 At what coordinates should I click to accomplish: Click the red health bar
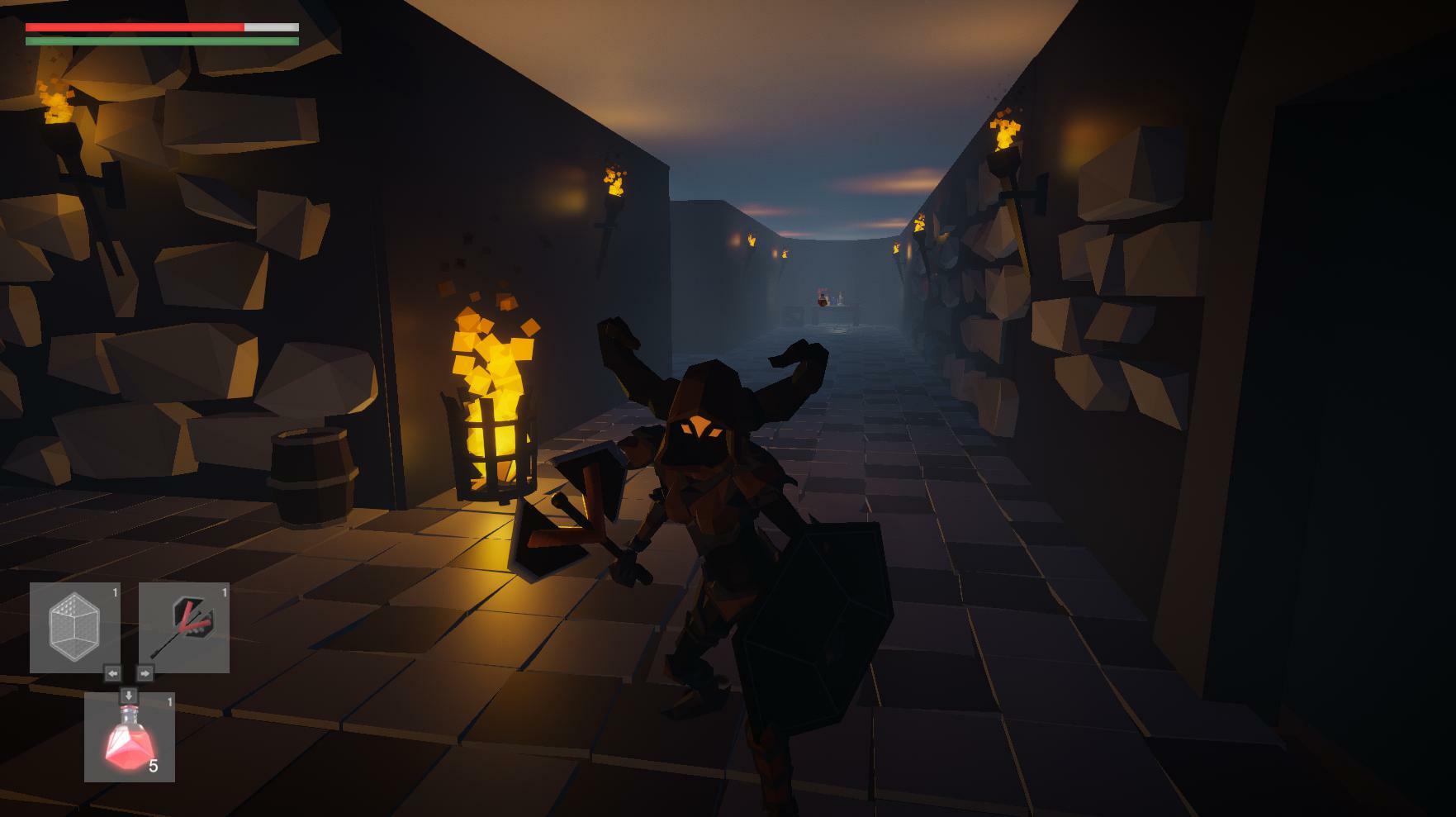132,26
